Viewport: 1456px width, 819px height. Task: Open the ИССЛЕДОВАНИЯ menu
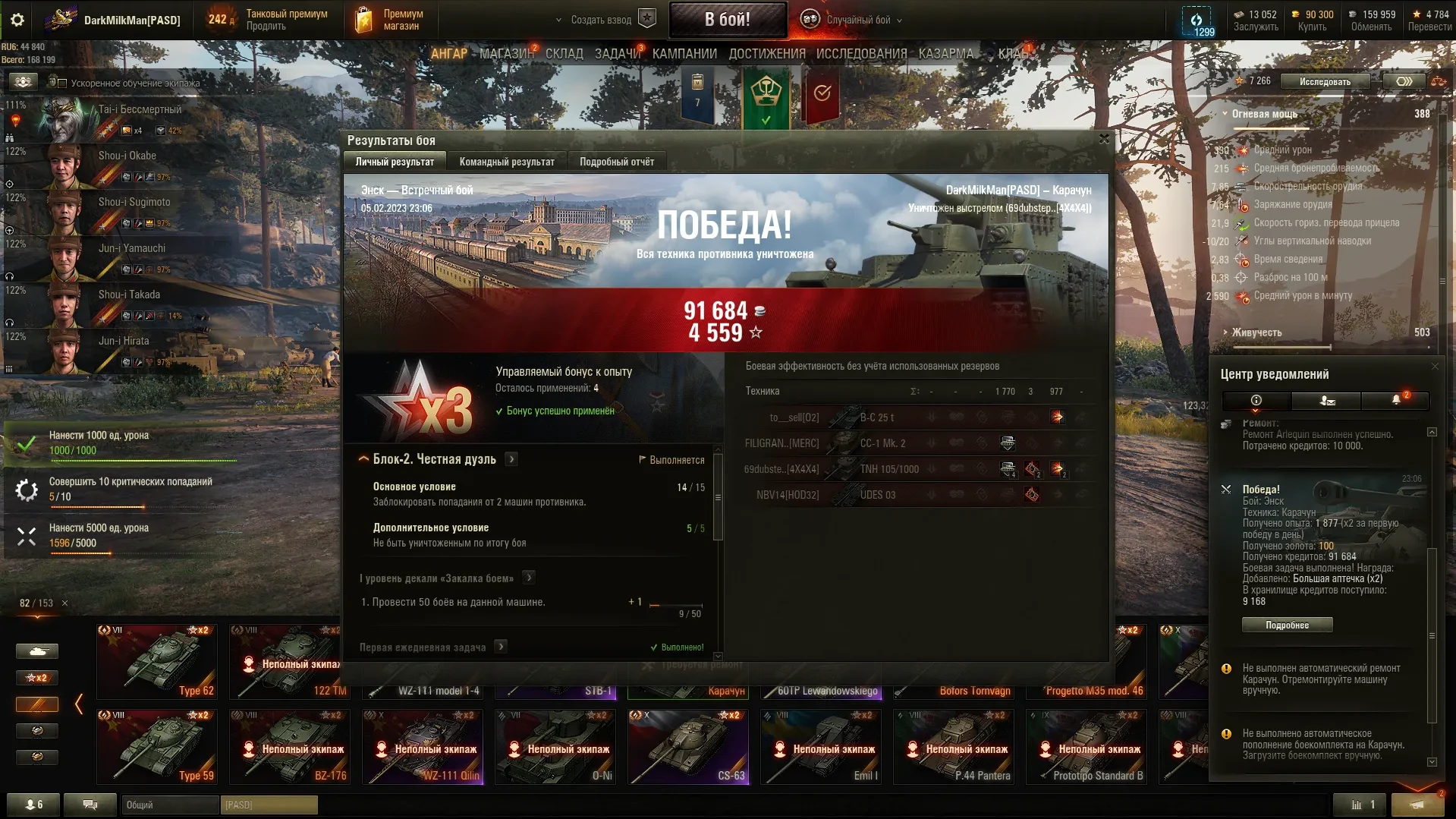coord(861,54)
